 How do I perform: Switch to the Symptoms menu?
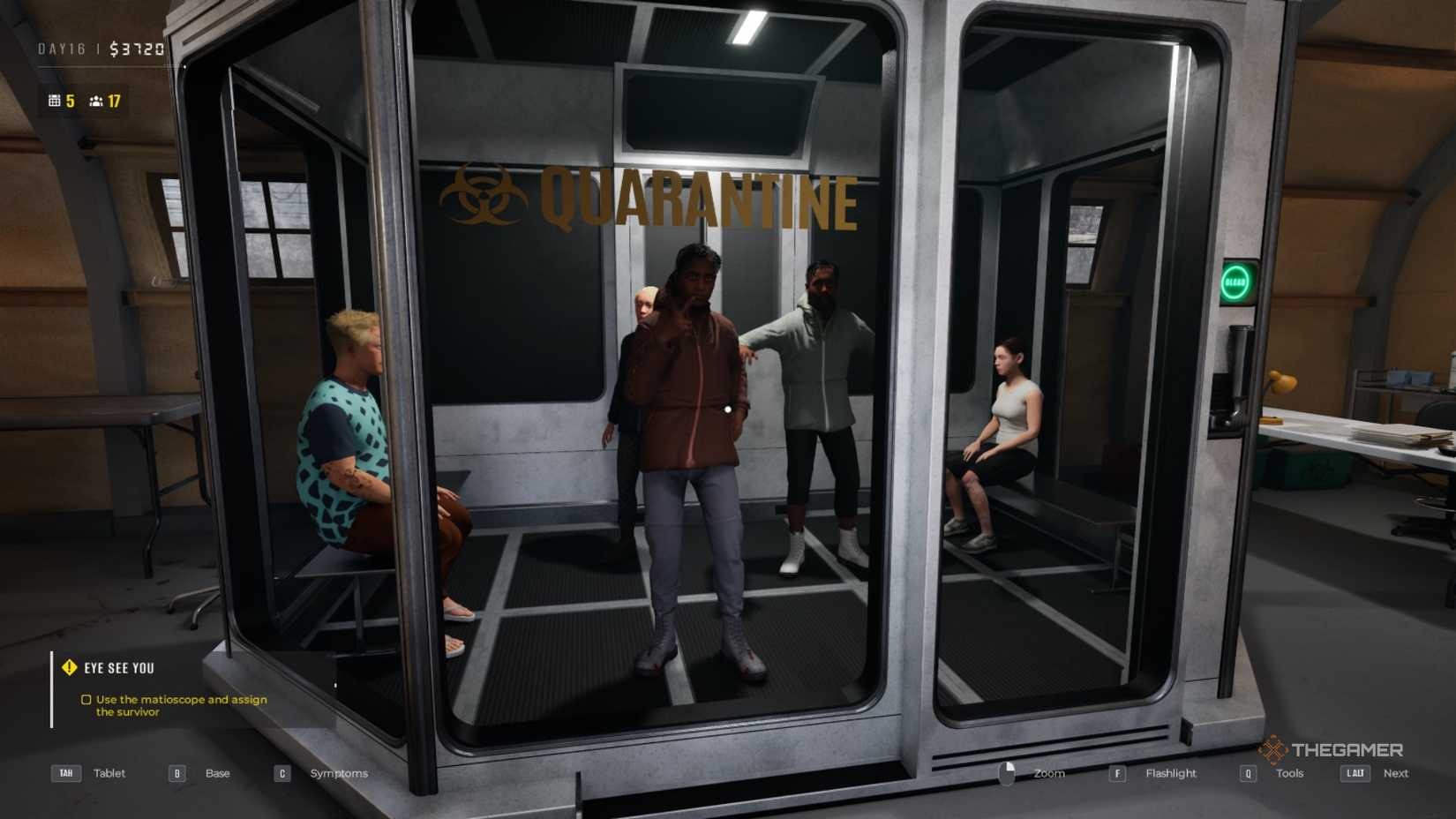click(x=339, y=773)
